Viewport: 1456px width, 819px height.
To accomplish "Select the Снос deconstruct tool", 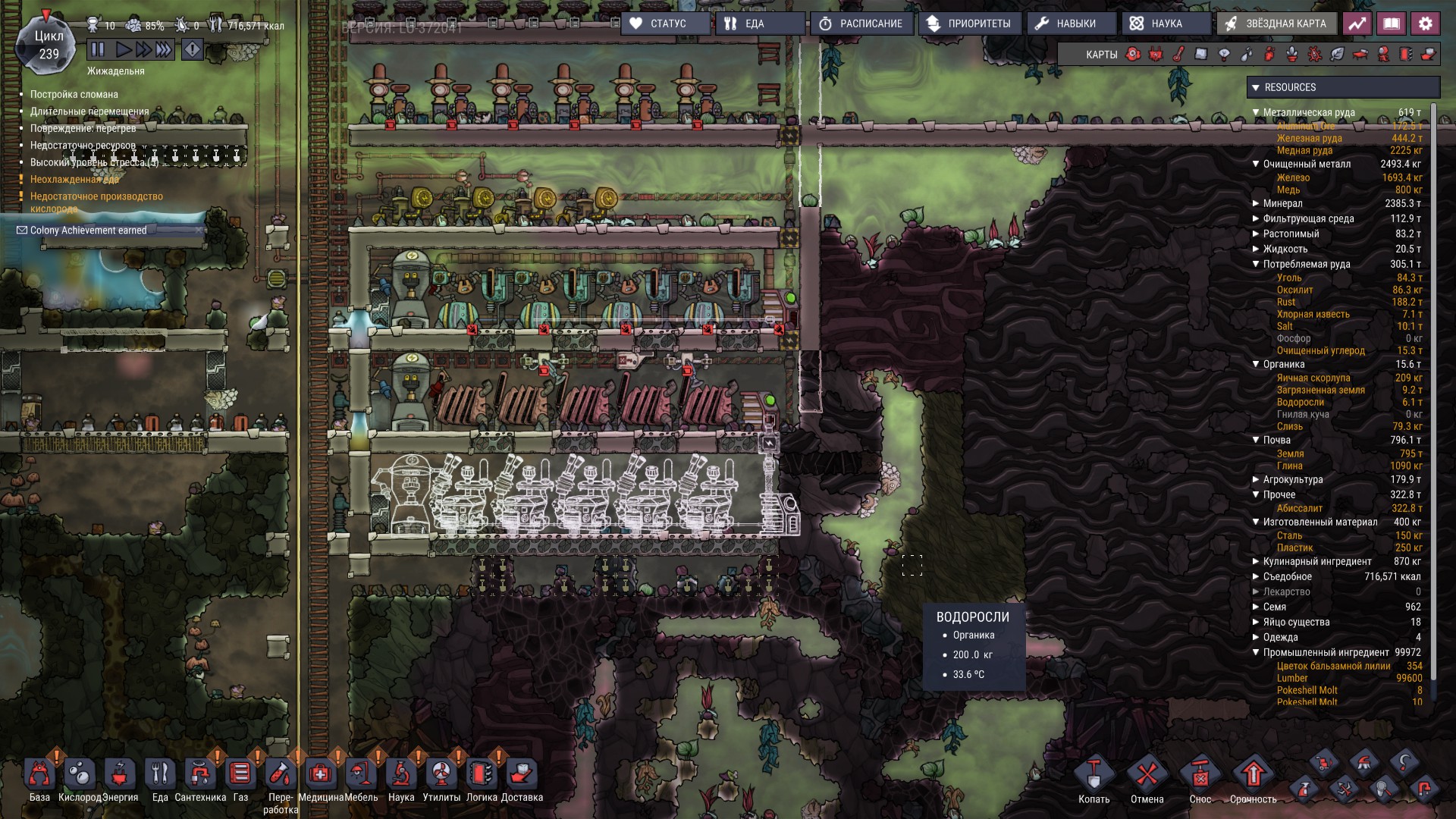I will coord(1200,777).
